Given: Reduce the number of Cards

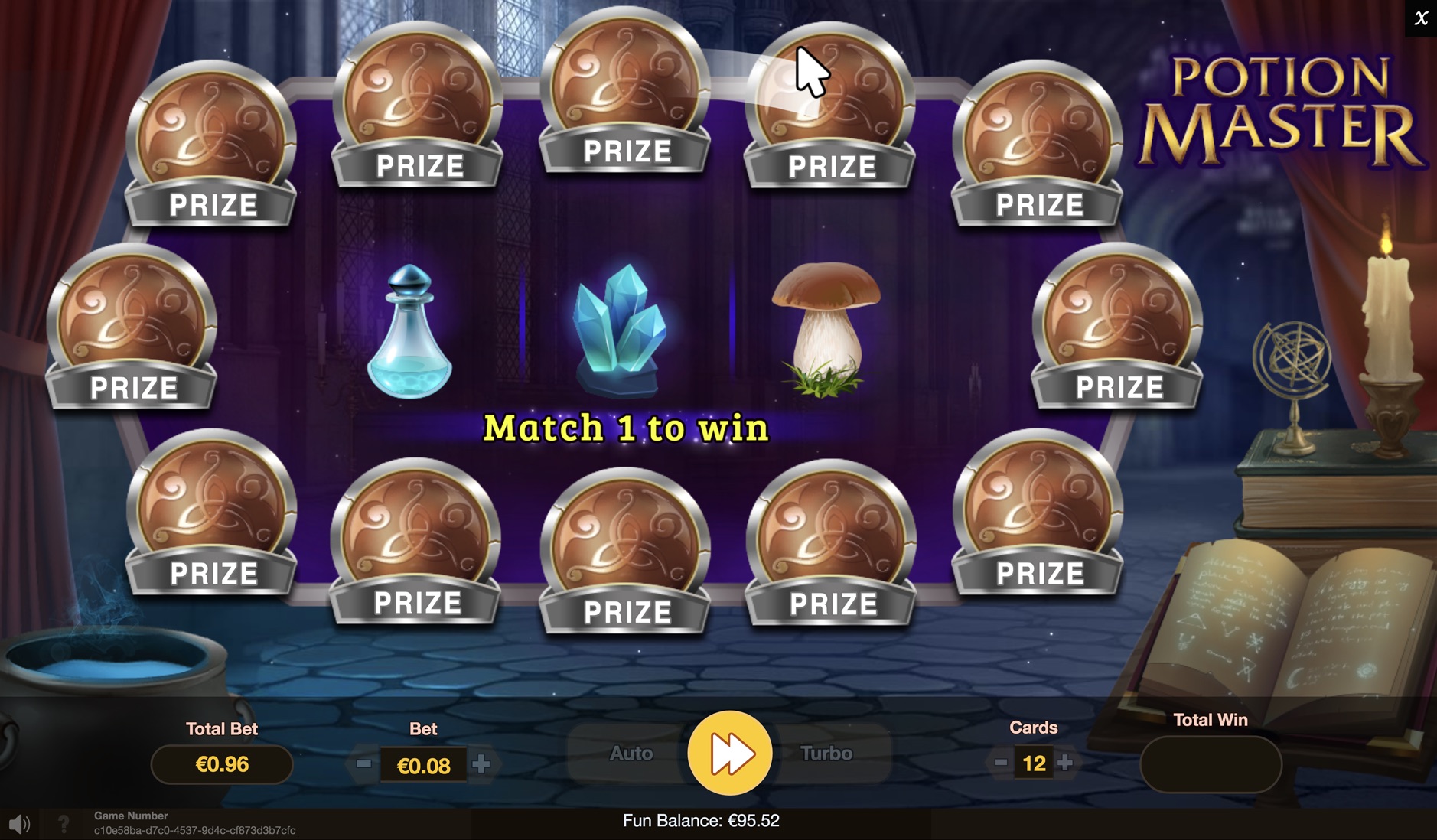Looking at the screenshot, I should (x=1000, y=762).
